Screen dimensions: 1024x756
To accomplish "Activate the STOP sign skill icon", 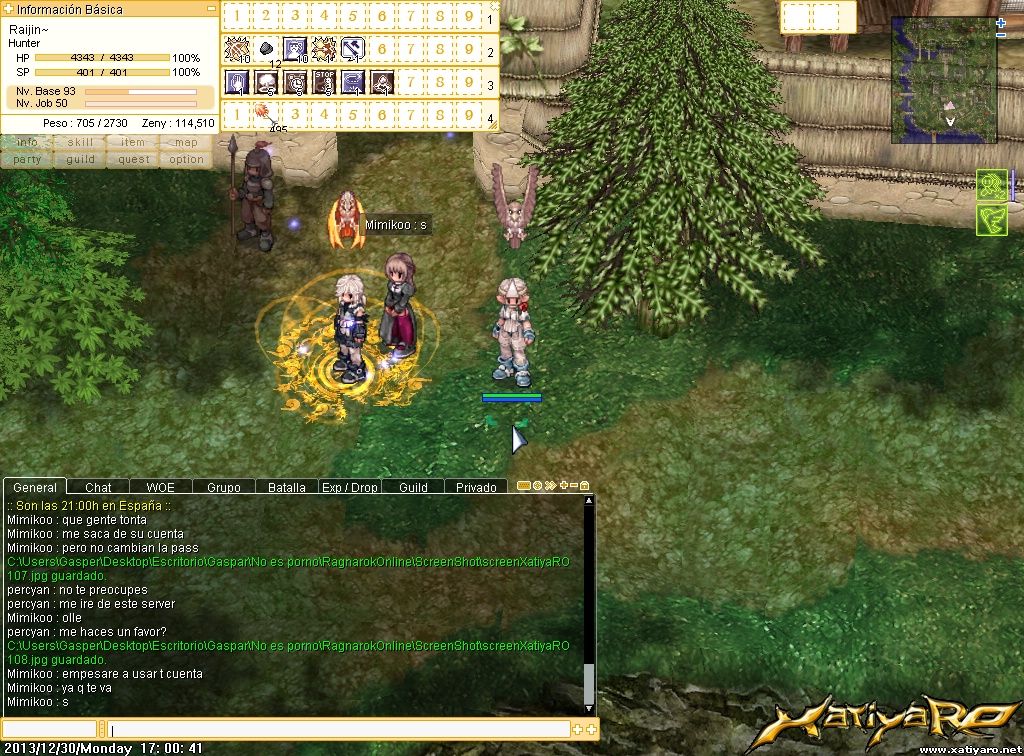I will tap(324, 82).
